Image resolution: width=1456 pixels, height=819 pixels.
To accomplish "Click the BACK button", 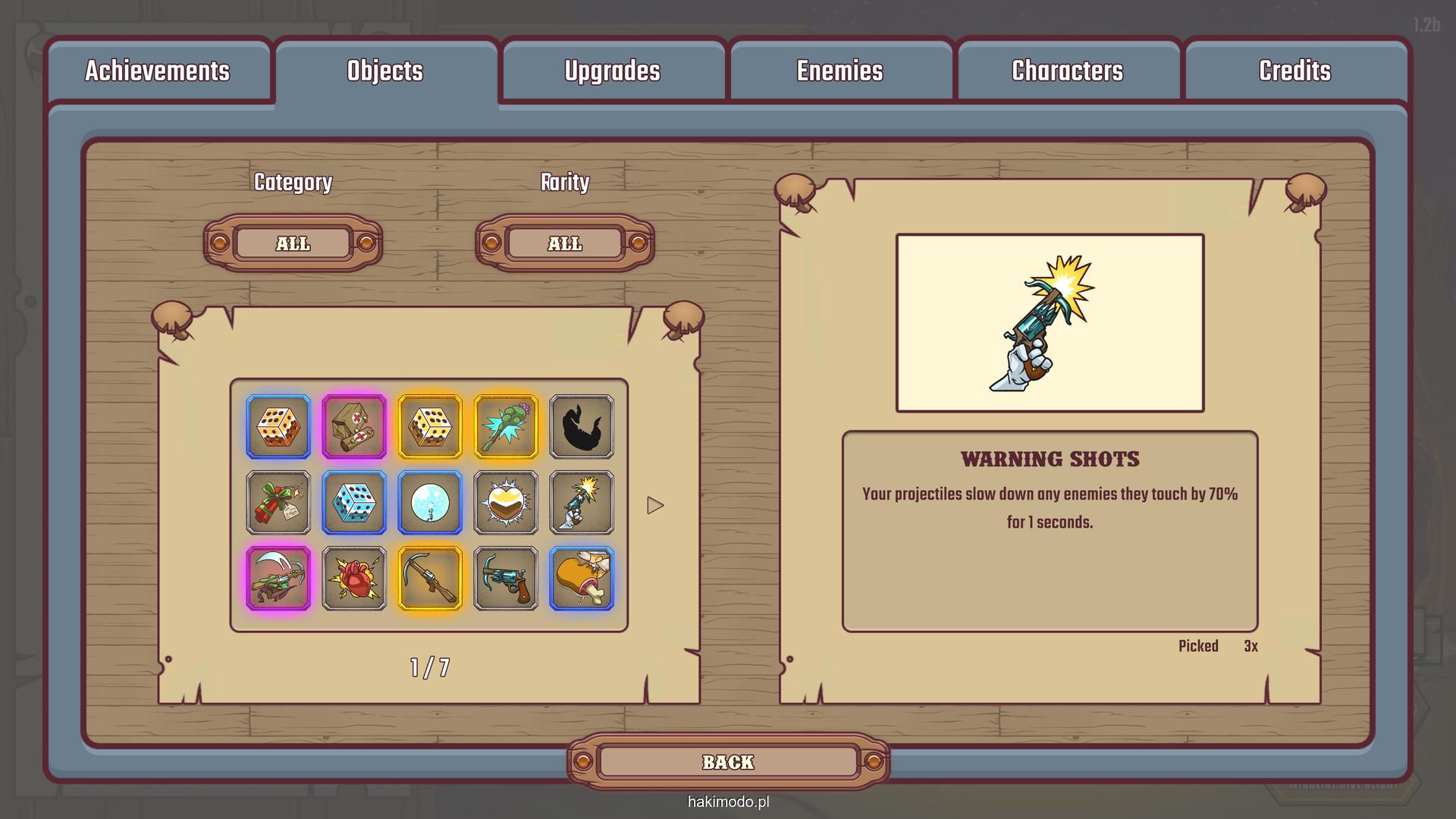I will pos(728,762).
